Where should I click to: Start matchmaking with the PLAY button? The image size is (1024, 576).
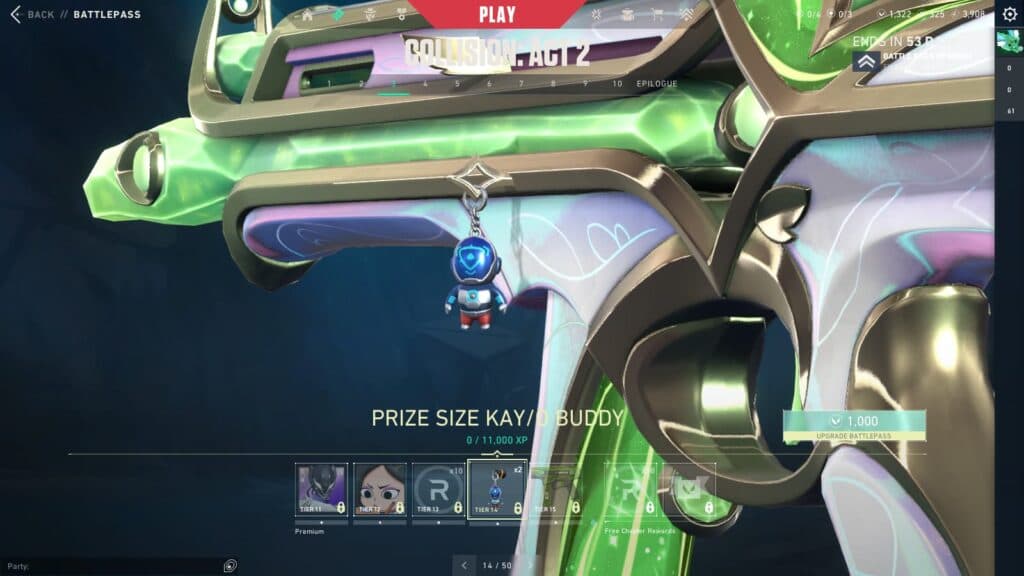point(497,15)
